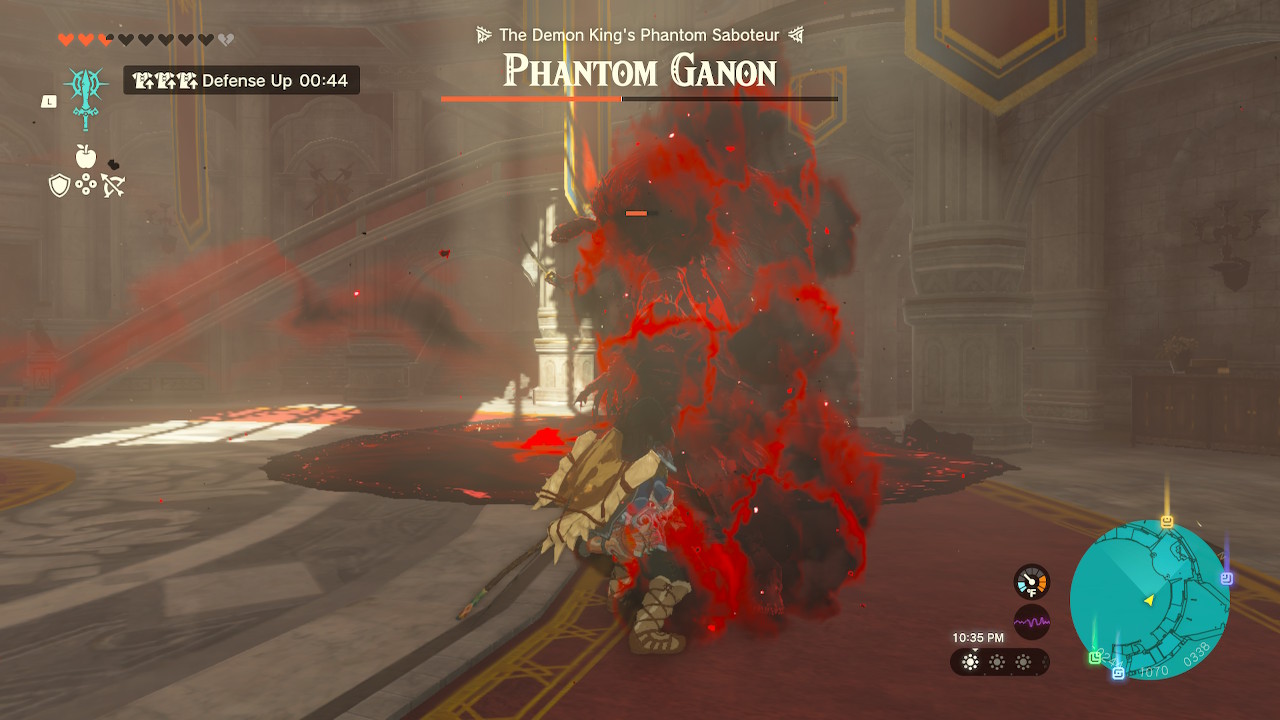Viewport: 1280px width, 720px height.
Task: Open the sunny weather forecast strip
Action: coord(999,662)
